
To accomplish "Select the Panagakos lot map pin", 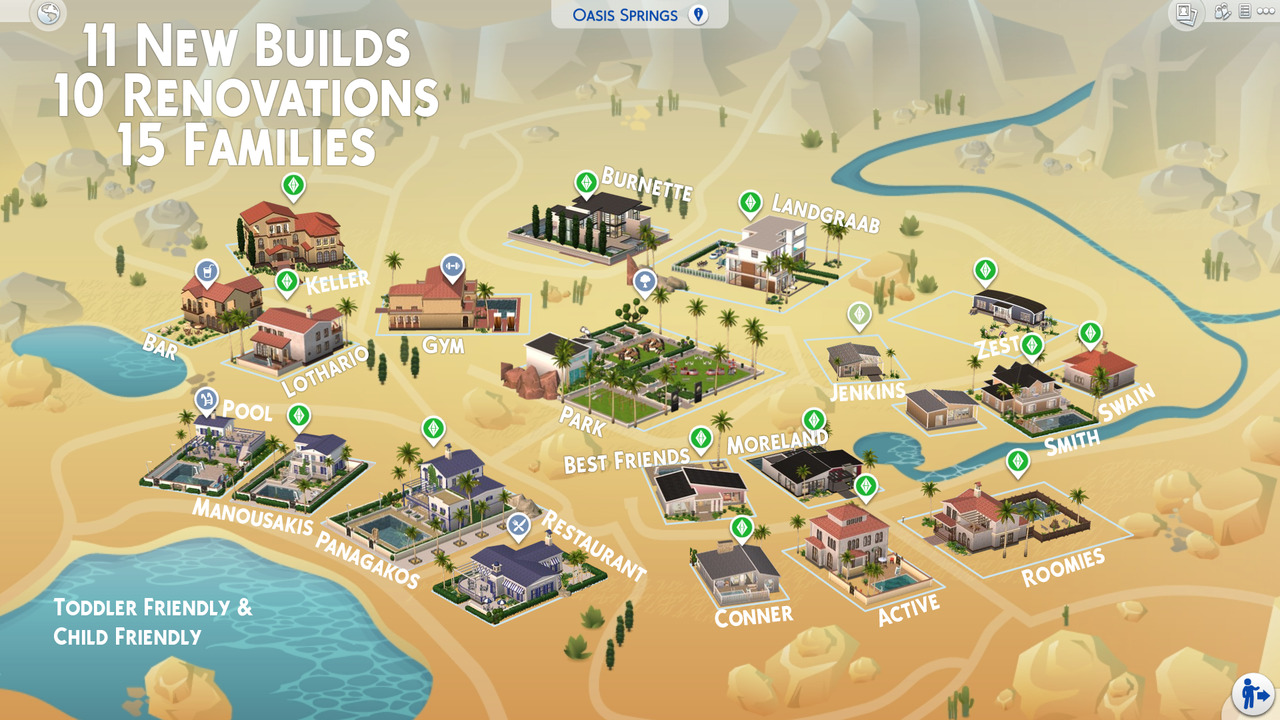I will coord(433,430).
